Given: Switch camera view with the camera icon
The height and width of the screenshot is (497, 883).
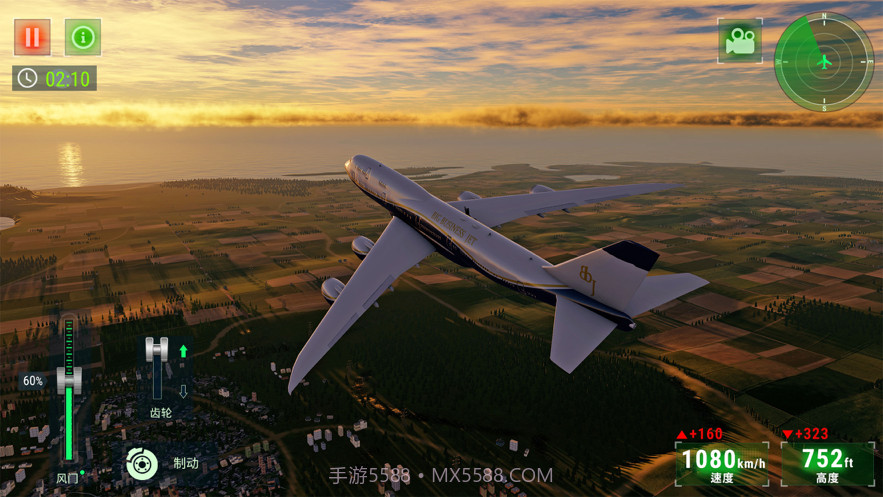Looking at the screenshot, I should [740, 41].
